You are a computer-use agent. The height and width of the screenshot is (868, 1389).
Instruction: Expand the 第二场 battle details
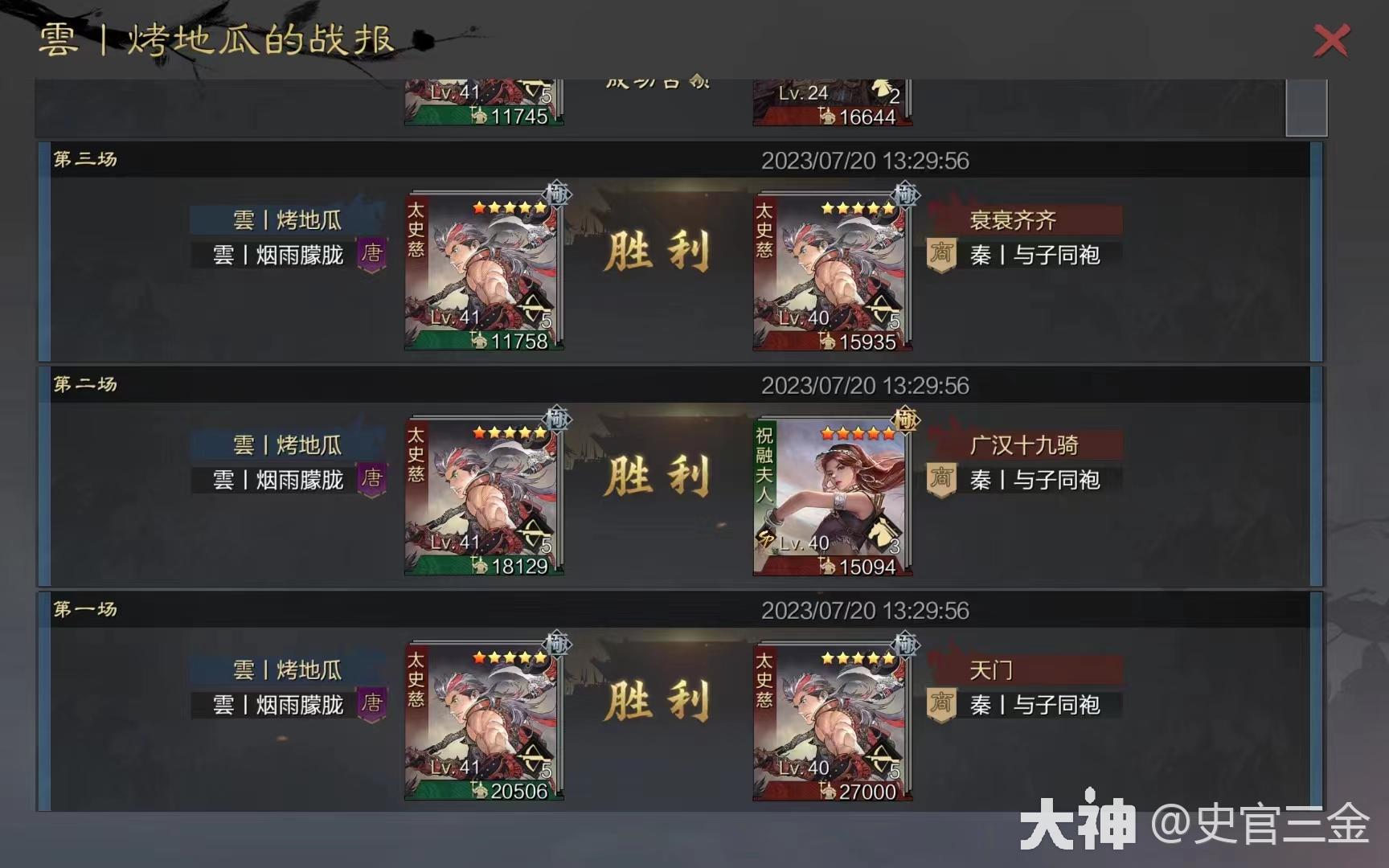coord(83,386)
